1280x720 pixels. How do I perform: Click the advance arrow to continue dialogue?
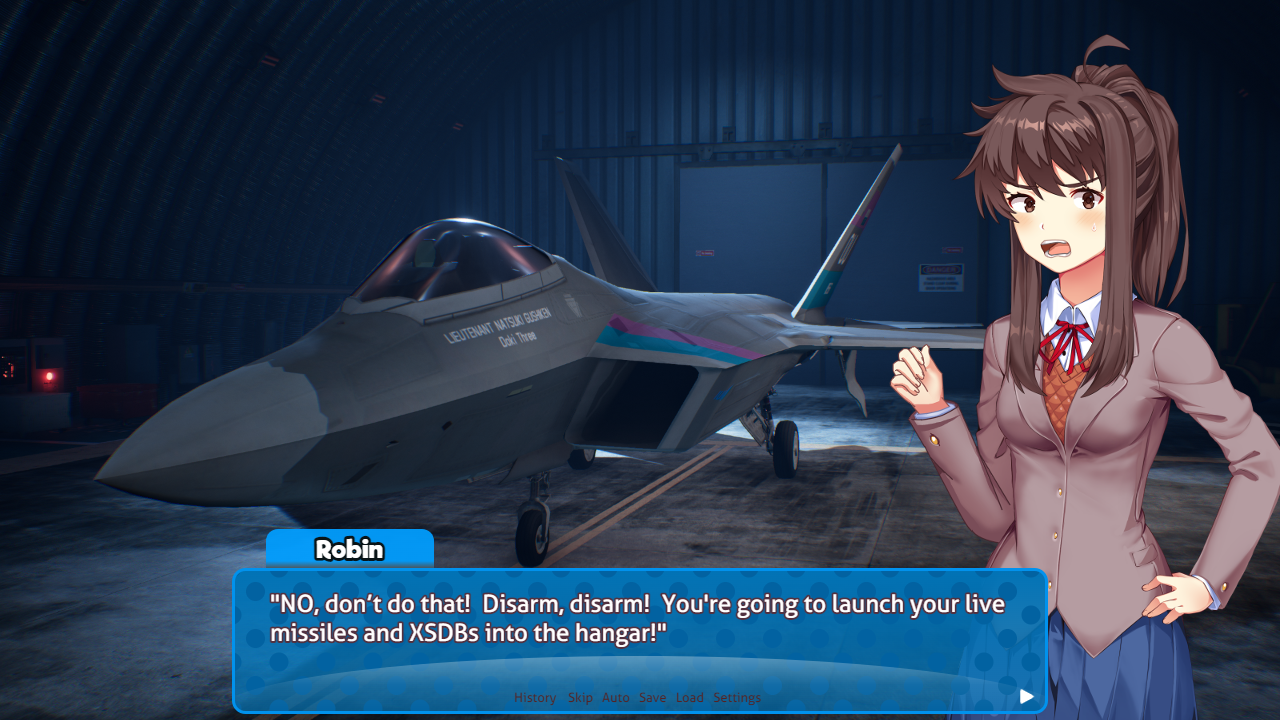pyautogui.click(x=1026, y=696)
